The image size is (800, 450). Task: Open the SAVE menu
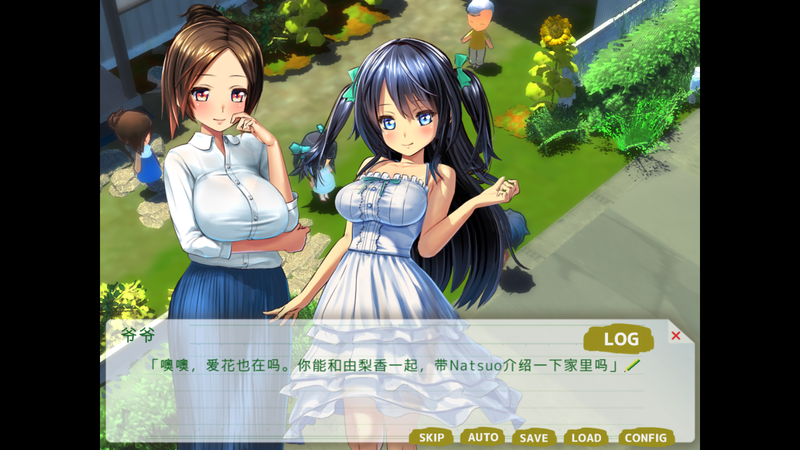tap(534, 437)
